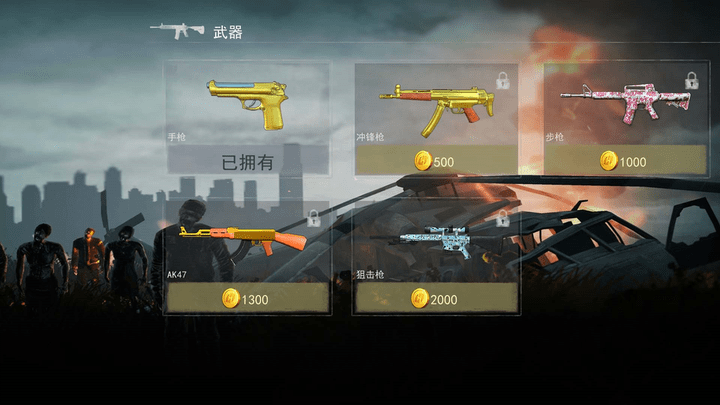720x405 pixels.
Task: Purchase the sniper rifle for 2000 coins
Action: click(436, 298)
